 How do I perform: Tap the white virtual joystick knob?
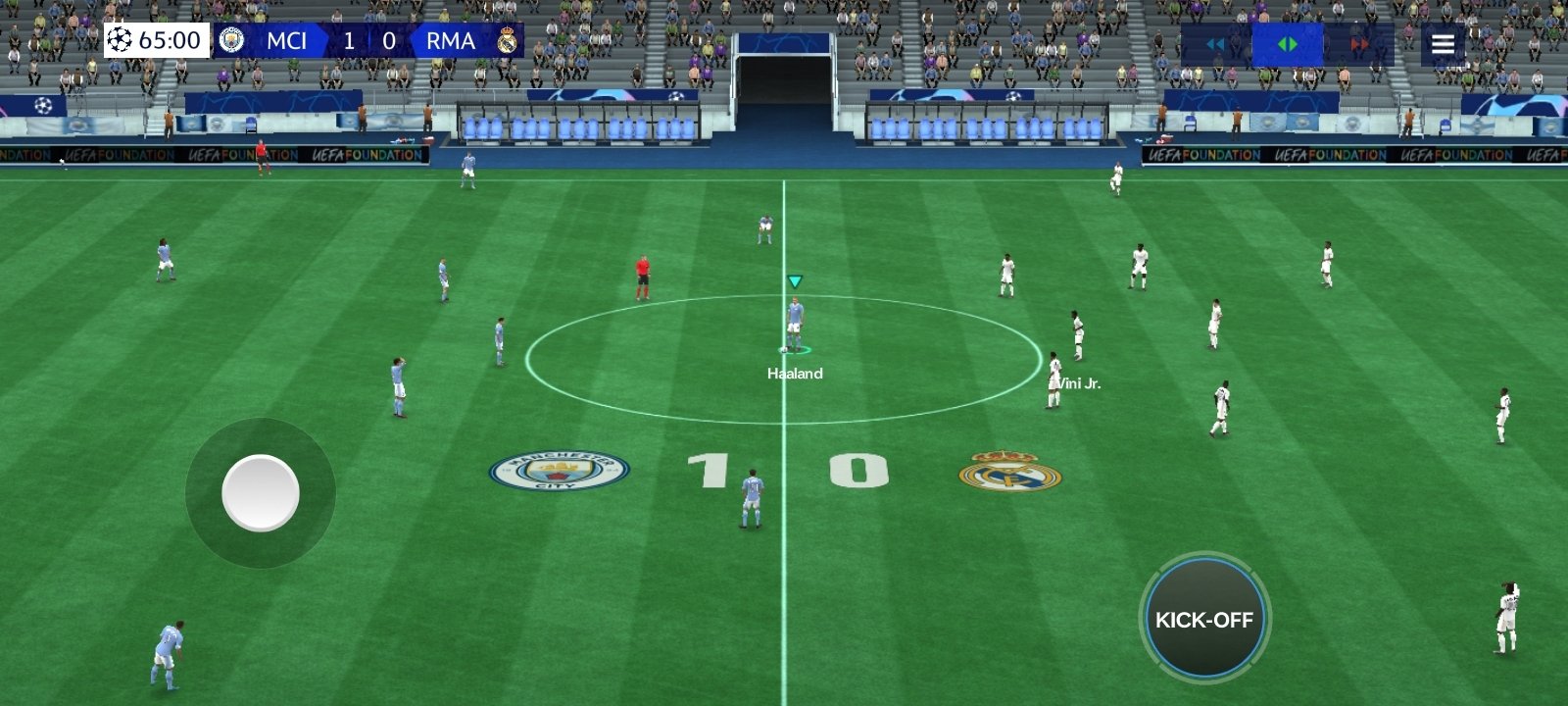click(261, 492)
